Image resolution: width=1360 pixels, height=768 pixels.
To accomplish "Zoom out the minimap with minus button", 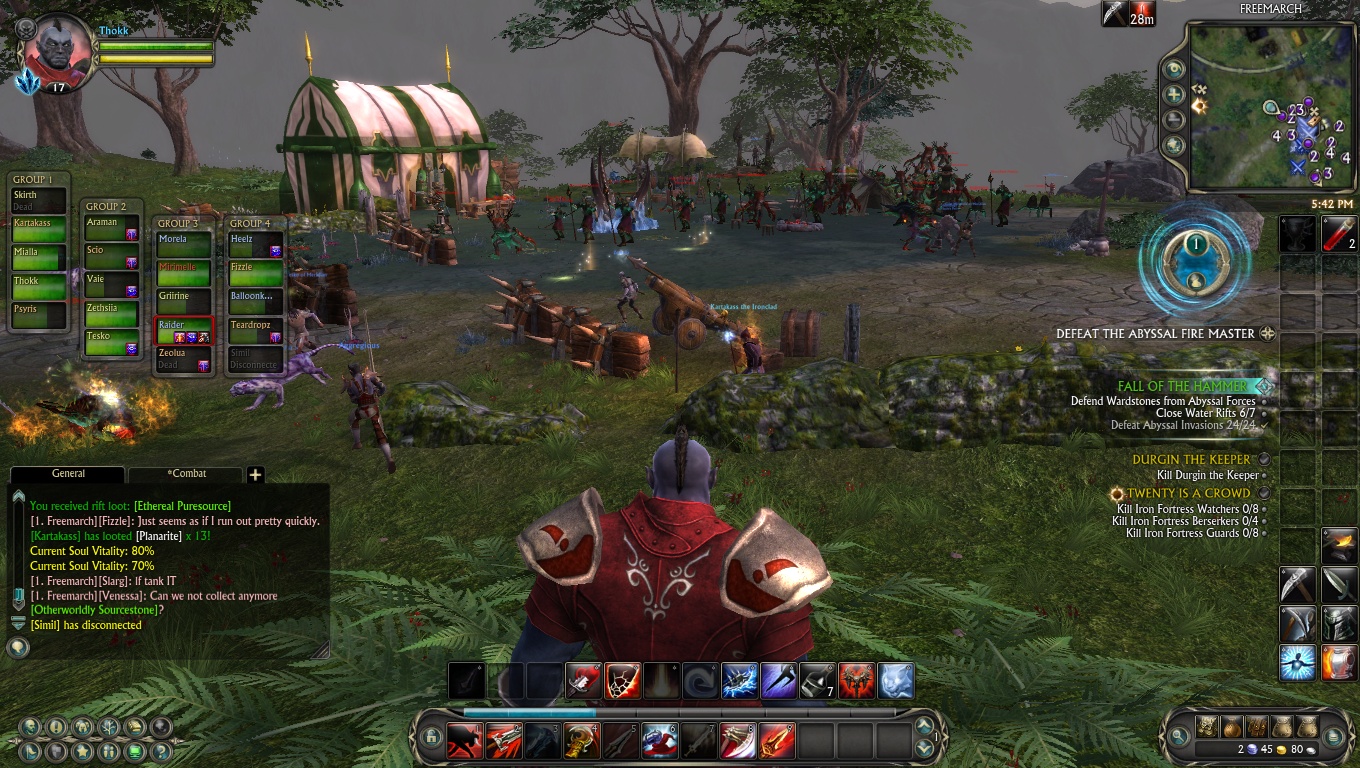I will pyautogui.click(x=1174, y=120).
